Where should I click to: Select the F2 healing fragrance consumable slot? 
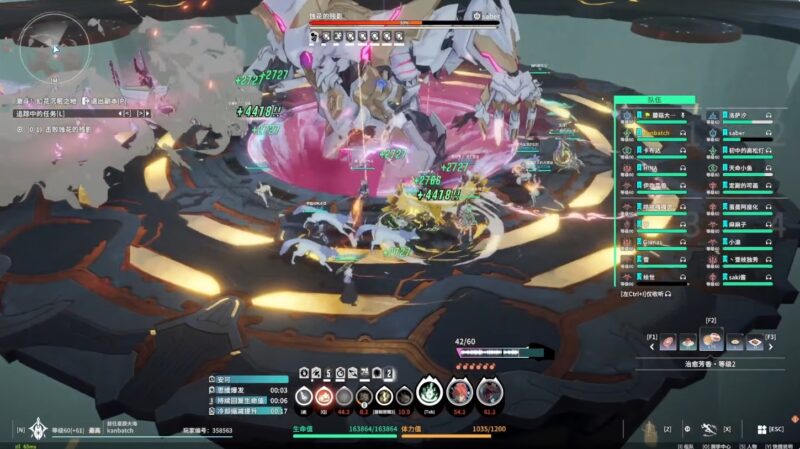pyautogui.click(x=711, y=341)
